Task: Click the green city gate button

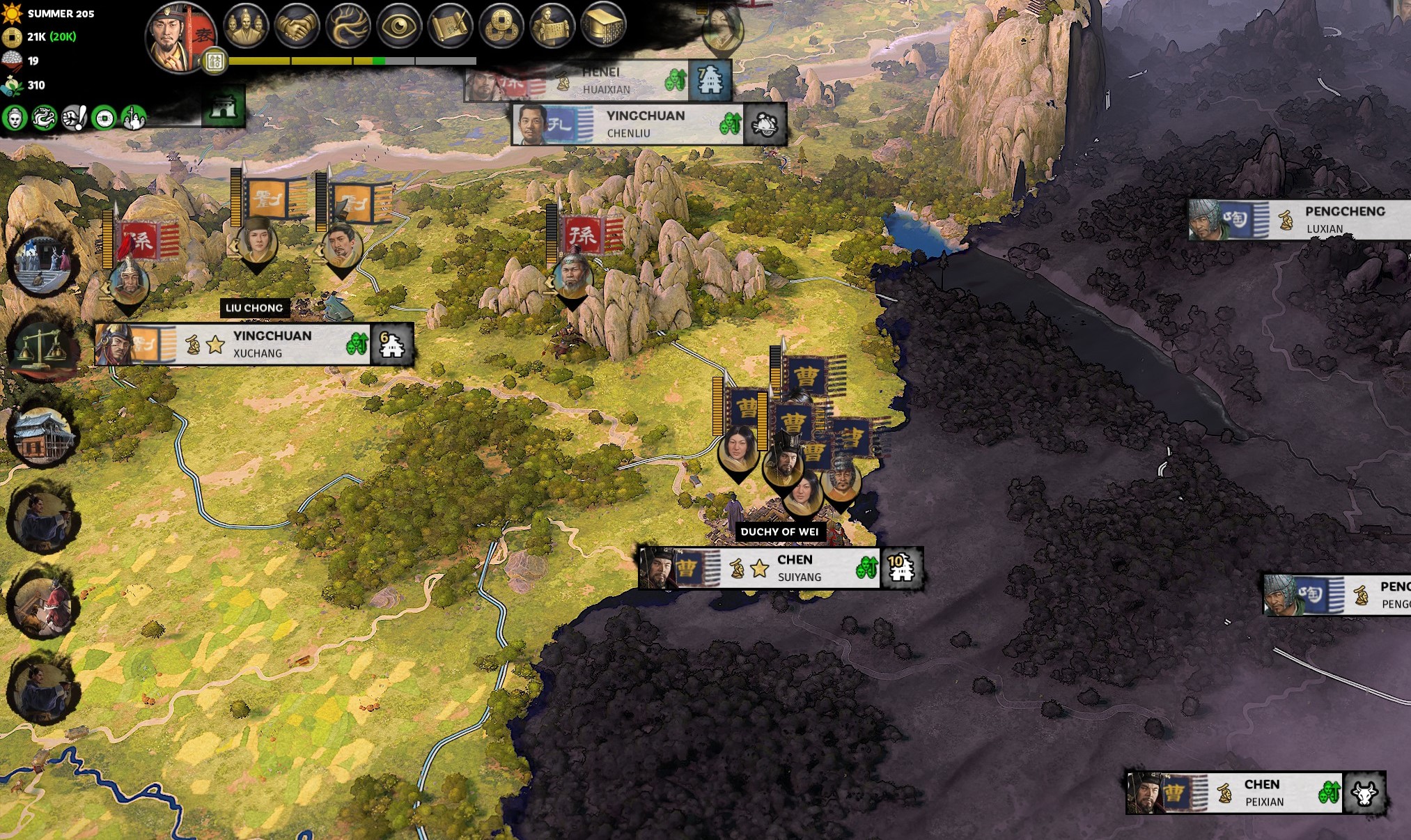Action: pos(224,107)
